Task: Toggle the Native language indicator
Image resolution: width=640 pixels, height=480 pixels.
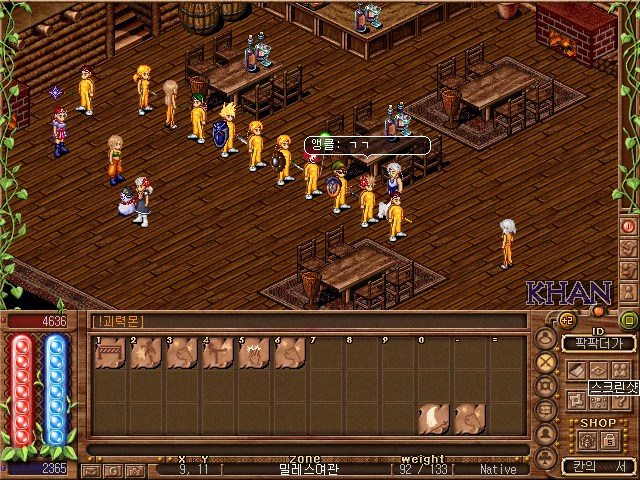Action: tap(498, 469)
